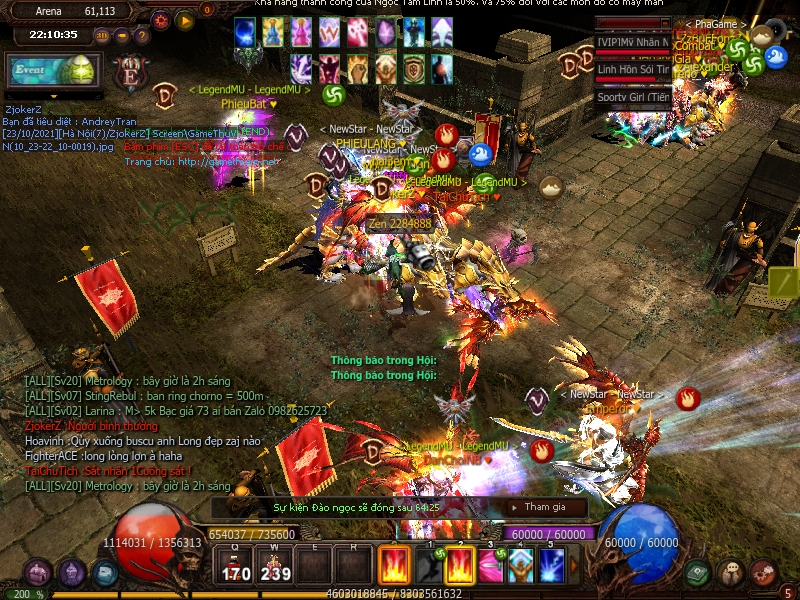Open the green book icon in bottom bar

(x=698, y=572)
